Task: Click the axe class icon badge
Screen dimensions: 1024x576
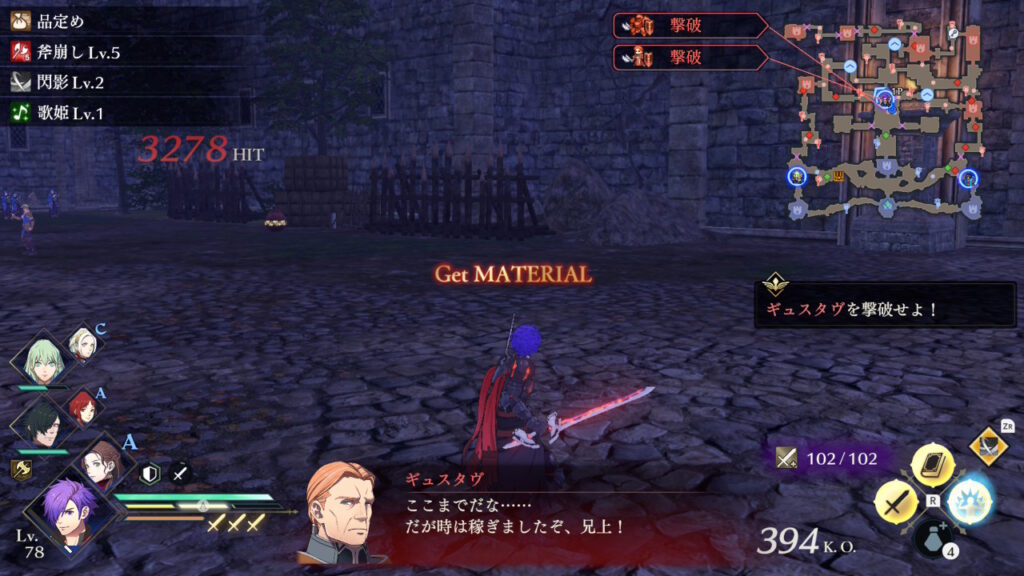Action: pyautogui.click(x=20, y=470)
